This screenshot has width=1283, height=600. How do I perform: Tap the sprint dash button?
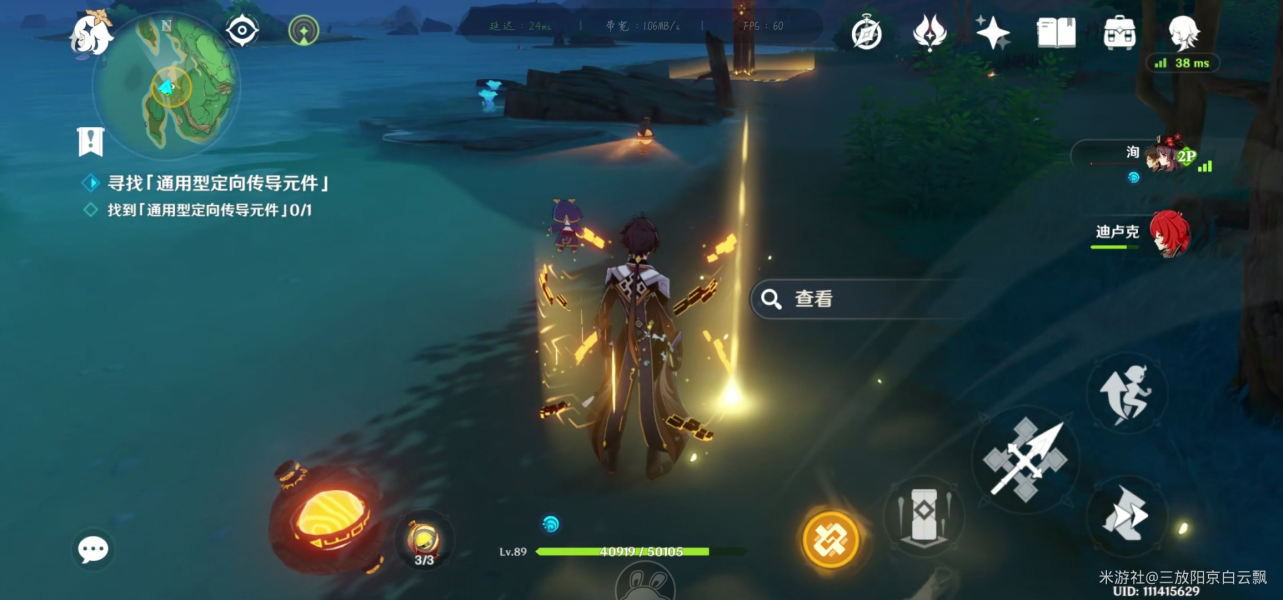(x=1126, y=516)
